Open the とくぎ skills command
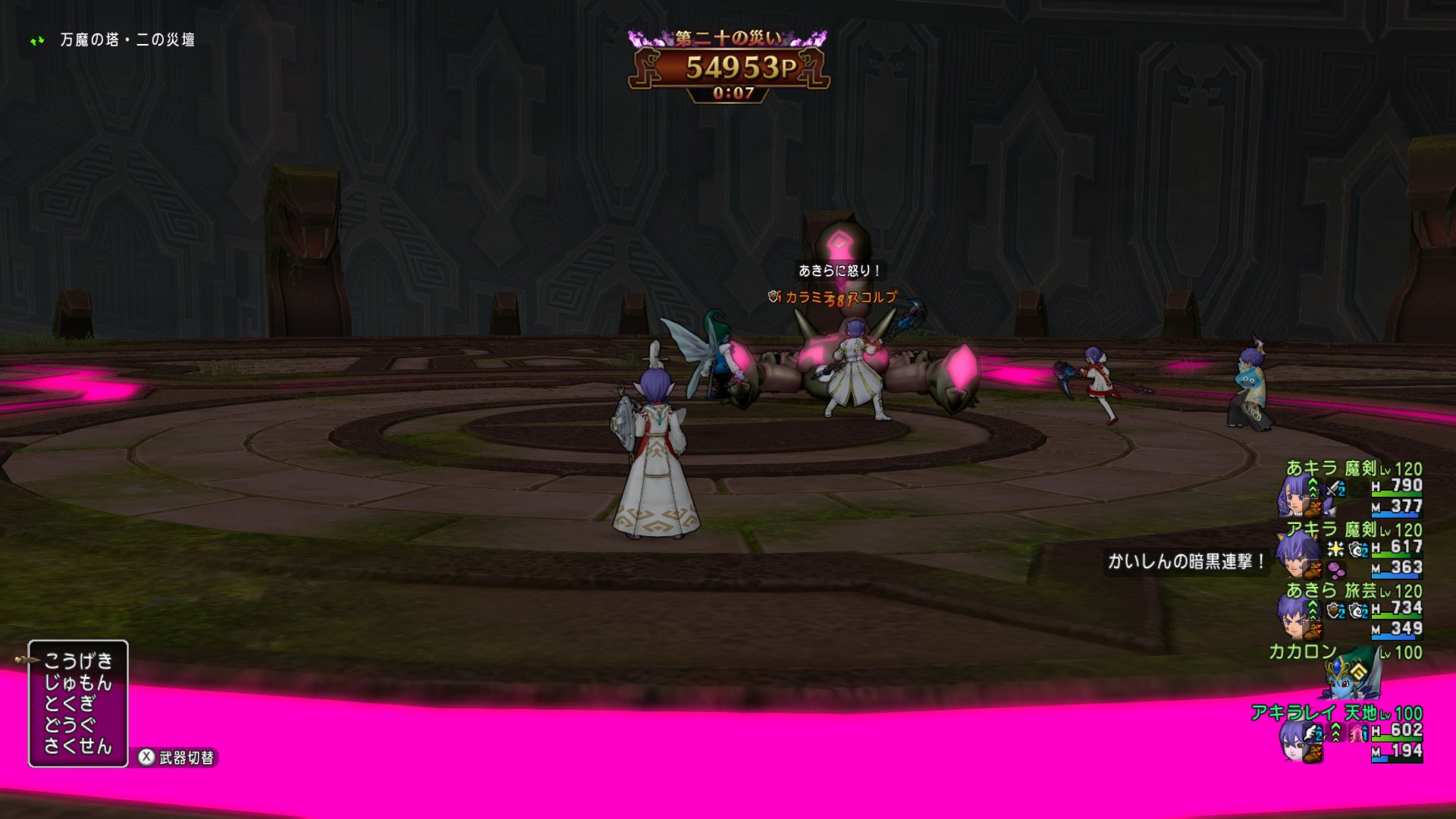1456x819 pixels. tap(70, 704)
